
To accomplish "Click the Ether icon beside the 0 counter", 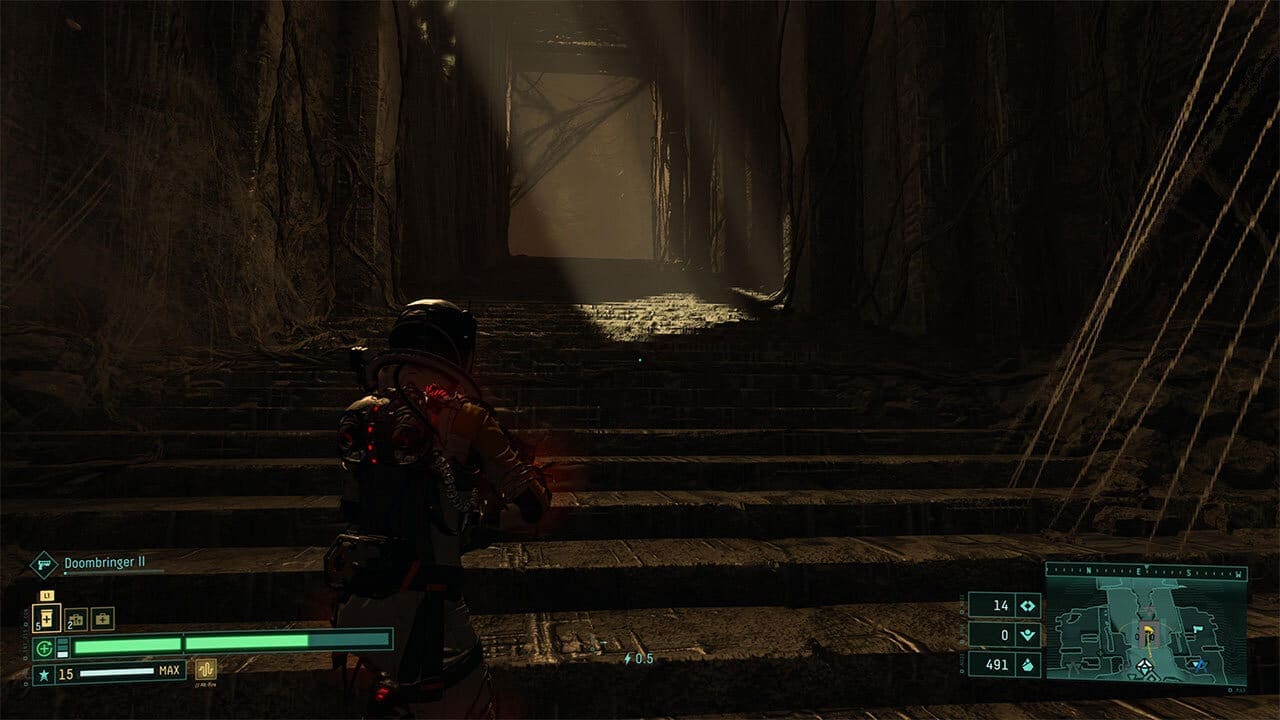I will point(1027,635).
